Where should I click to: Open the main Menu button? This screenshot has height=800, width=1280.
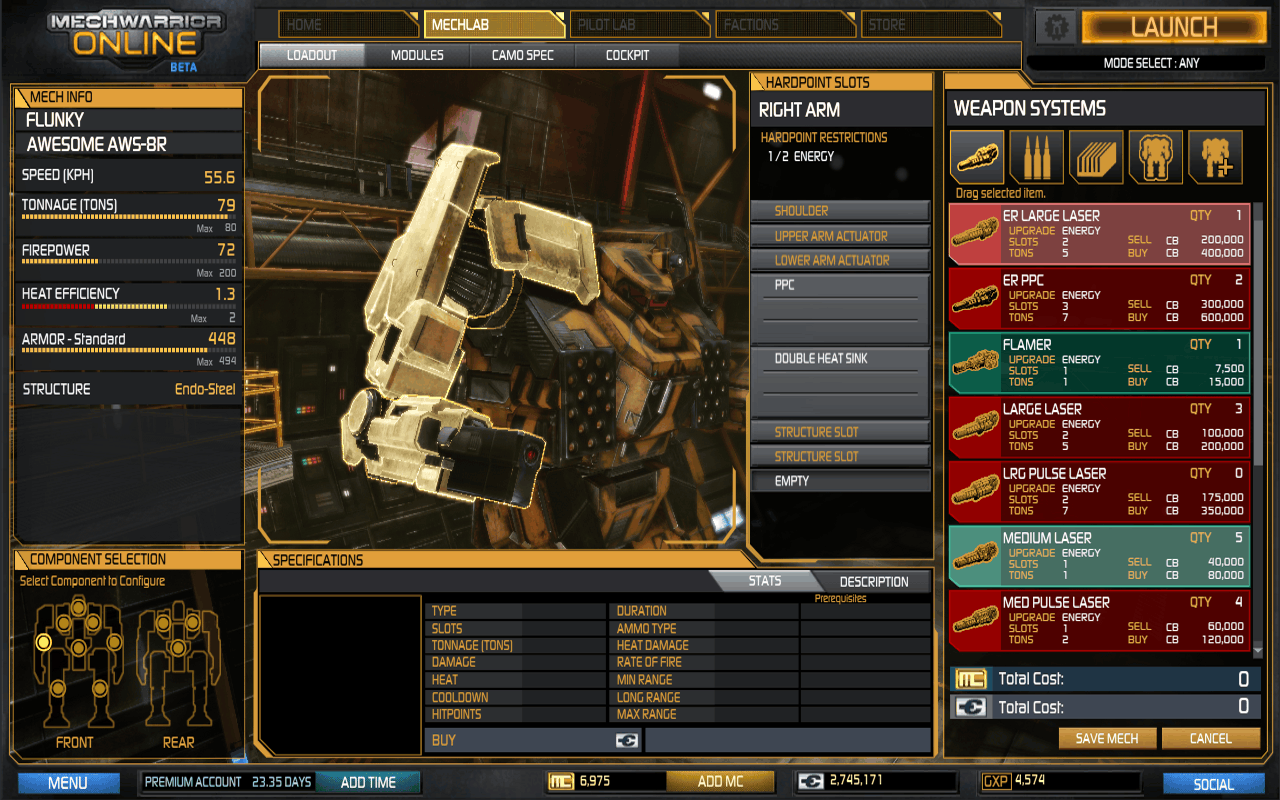click(68, 783)
